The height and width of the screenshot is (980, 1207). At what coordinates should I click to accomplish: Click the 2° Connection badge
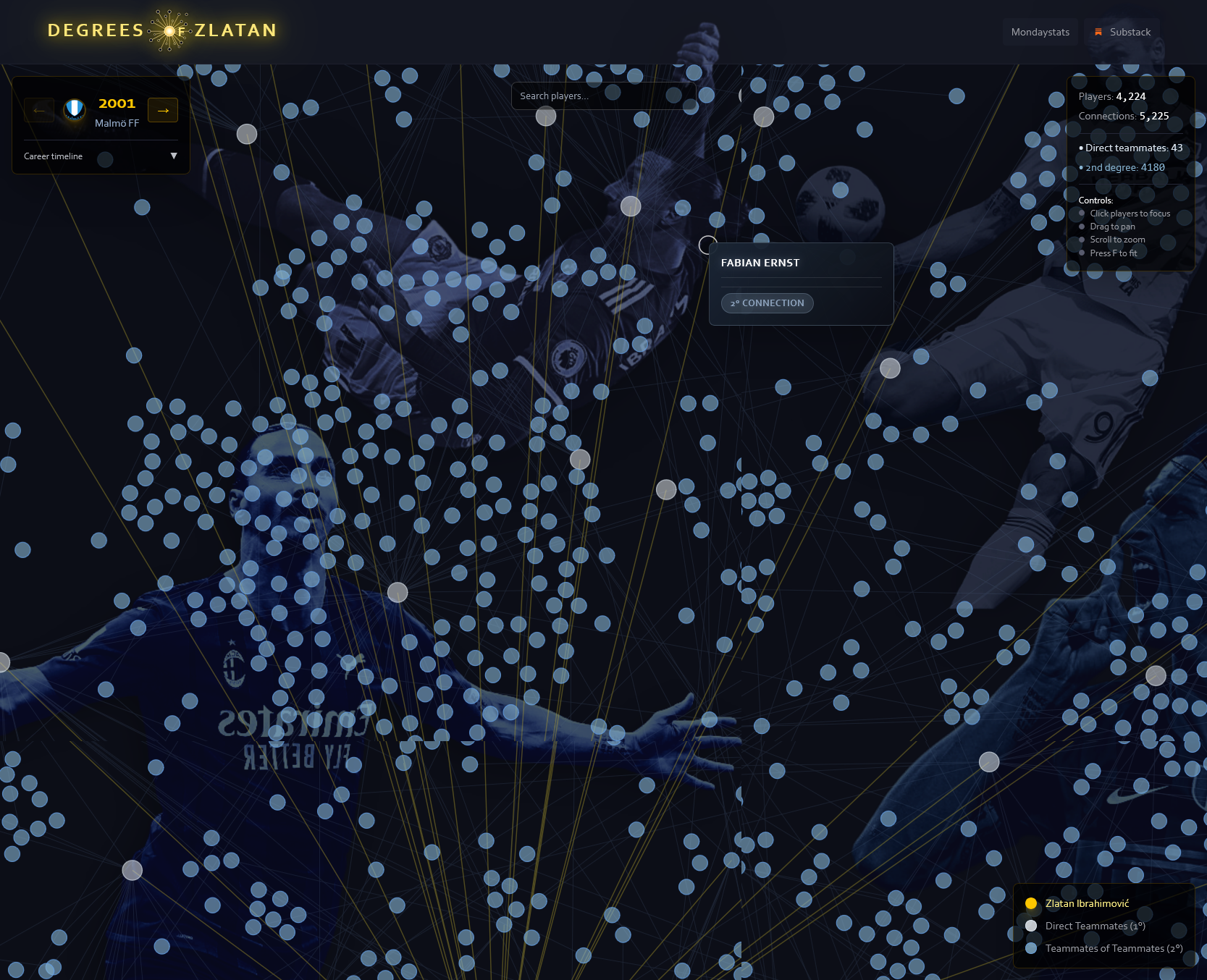[x=767, y=303]
